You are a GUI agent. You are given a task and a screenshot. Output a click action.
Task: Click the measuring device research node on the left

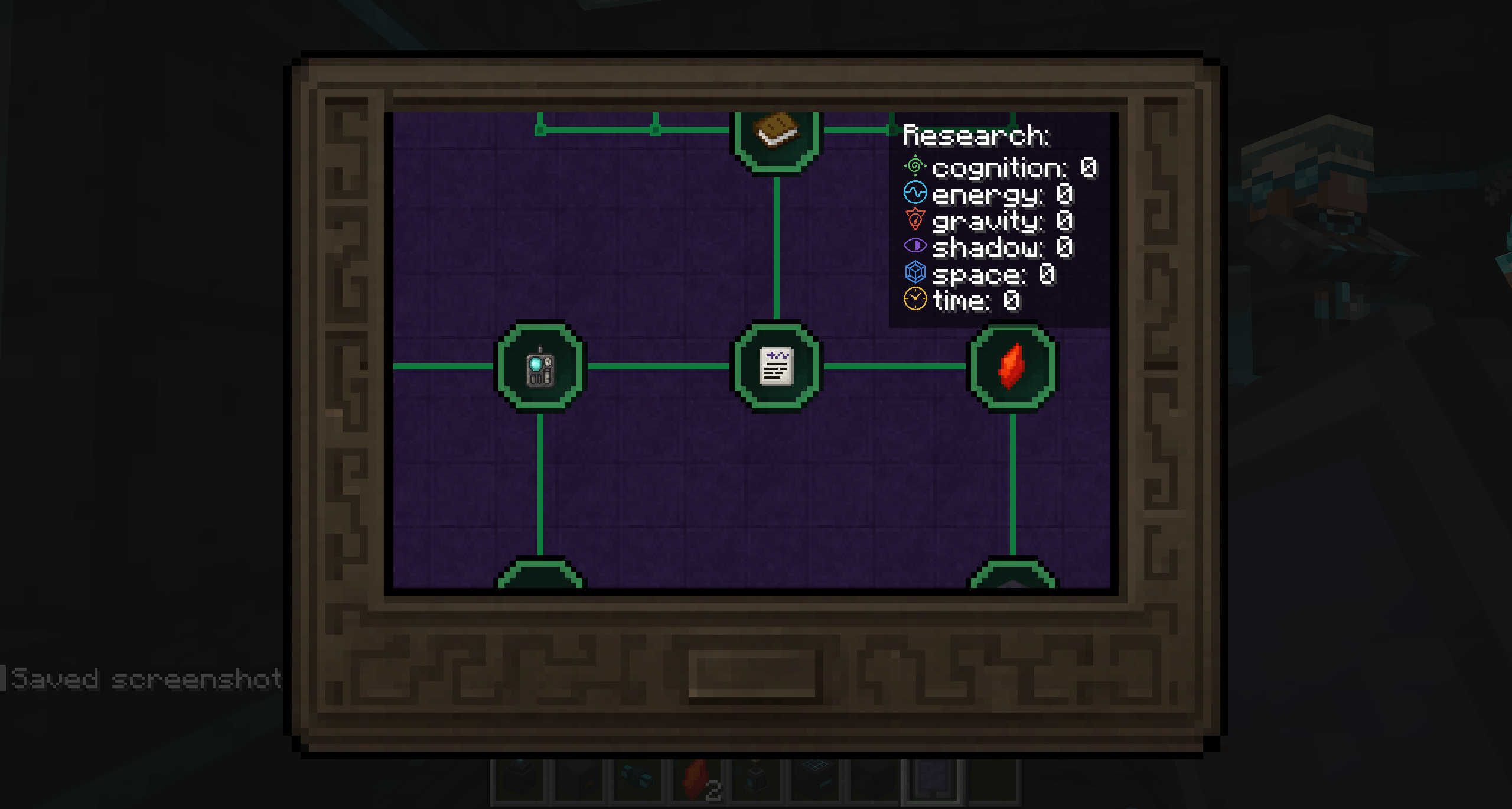tap(539, 366)
